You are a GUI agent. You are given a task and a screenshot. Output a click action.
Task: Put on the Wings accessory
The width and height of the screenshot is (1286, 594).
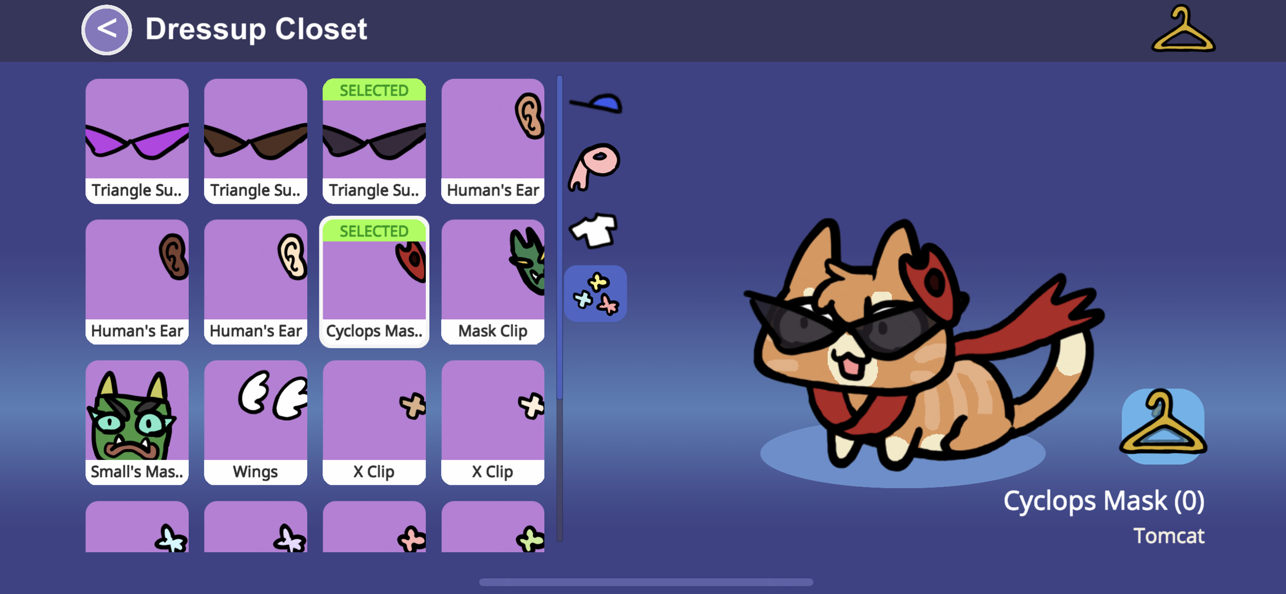coord(255,423)
